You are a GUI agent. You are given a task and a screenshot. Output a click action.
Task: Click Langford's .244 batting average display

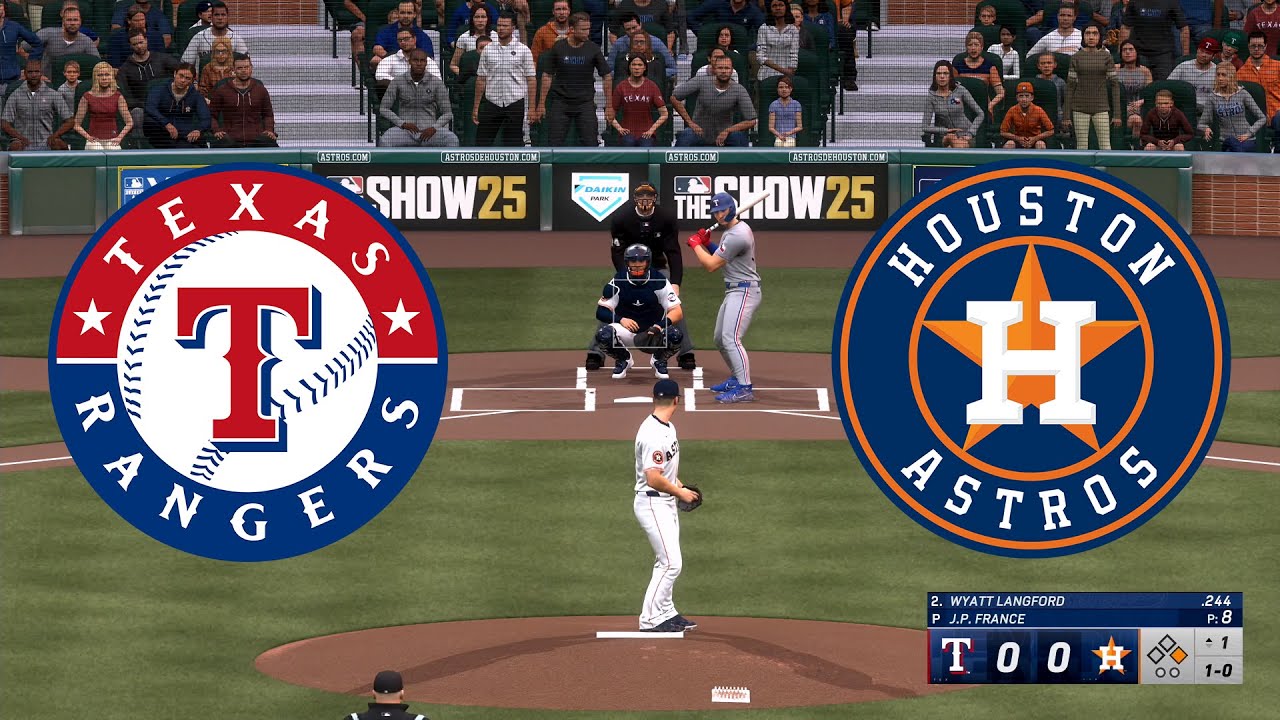pos(1216,600)
